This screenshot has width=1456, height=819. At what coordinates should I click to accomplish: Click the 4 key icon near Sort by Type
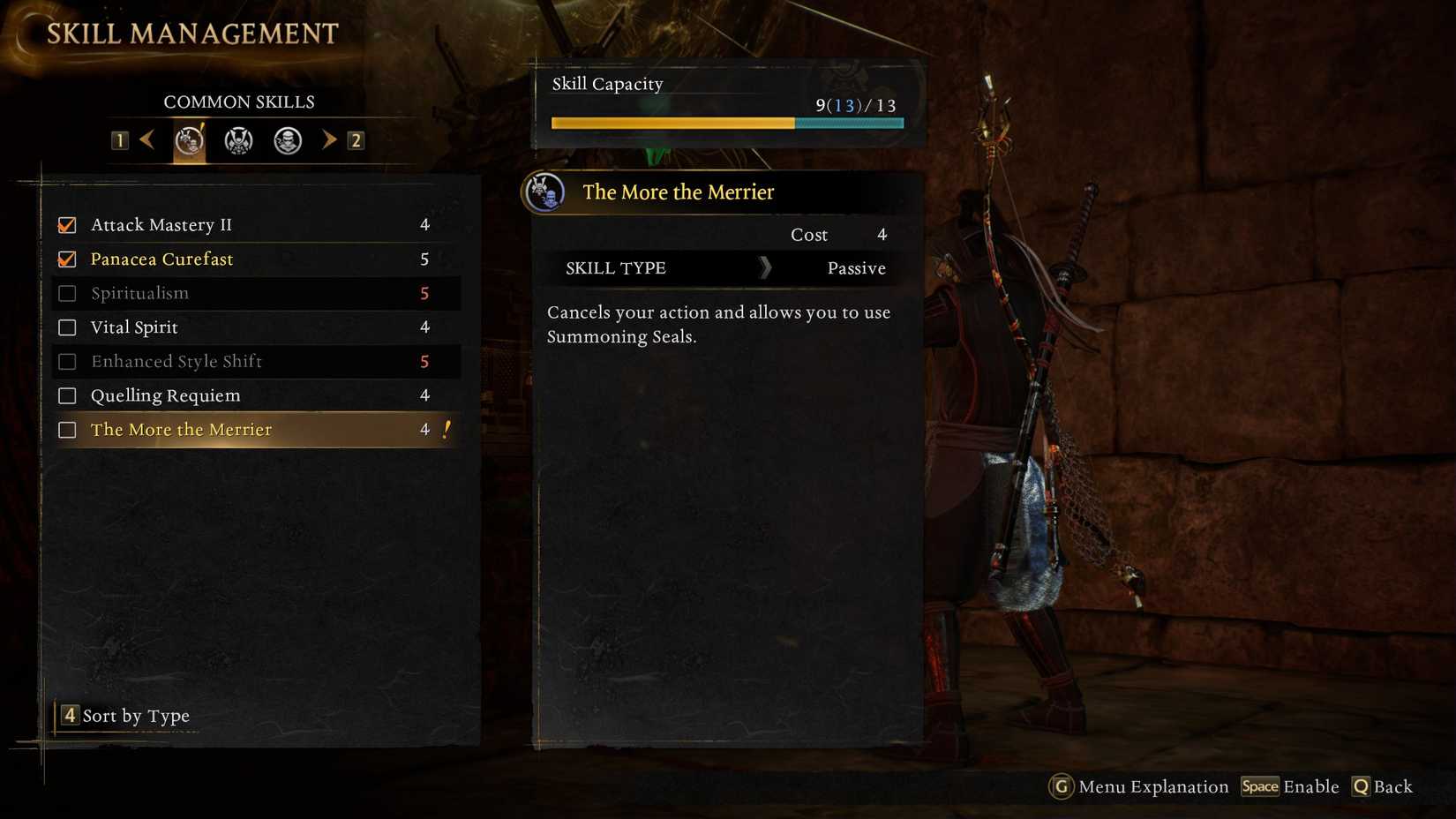pos(69,716)
